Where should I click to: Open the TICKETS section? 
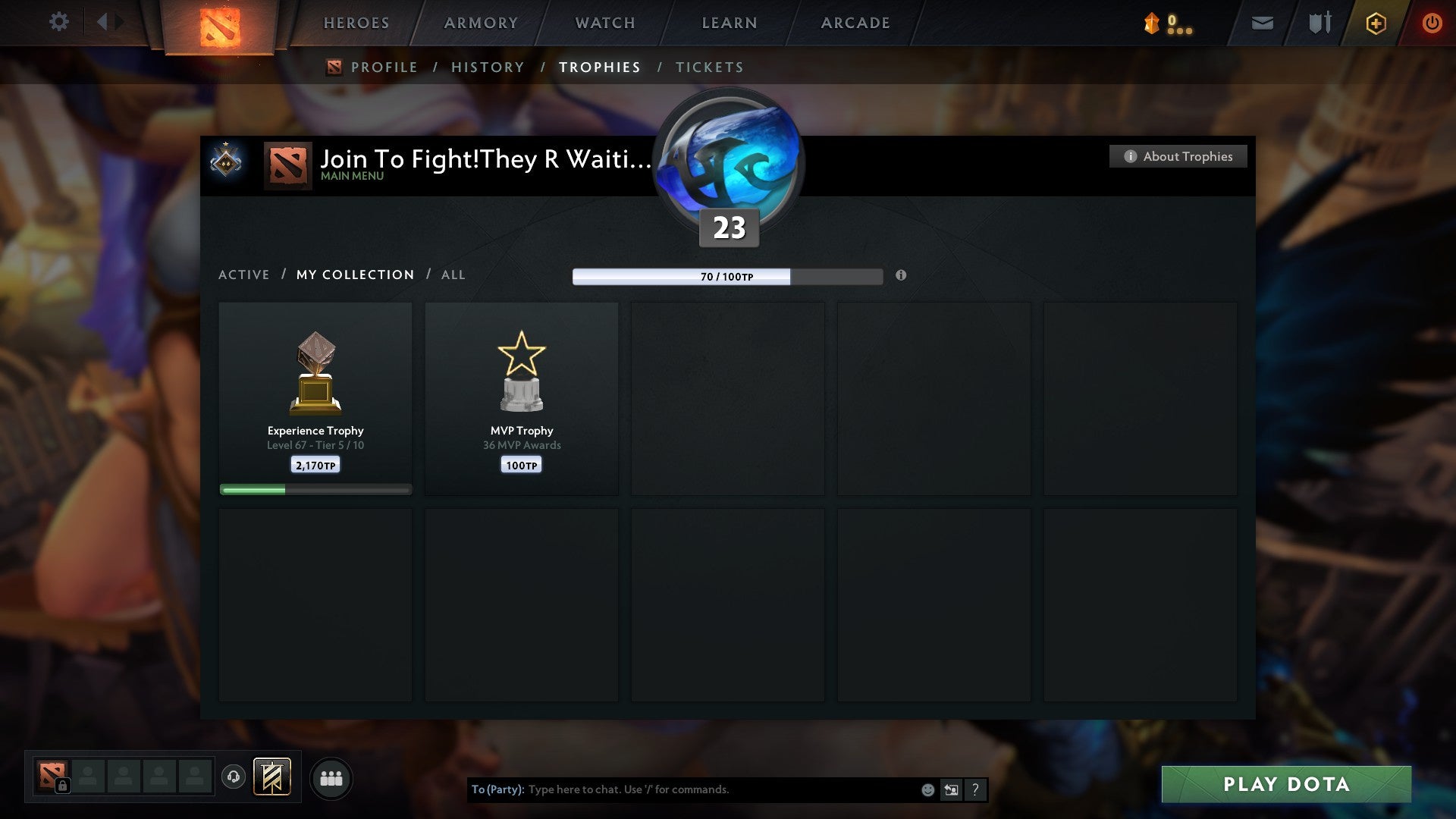point(708,67)
